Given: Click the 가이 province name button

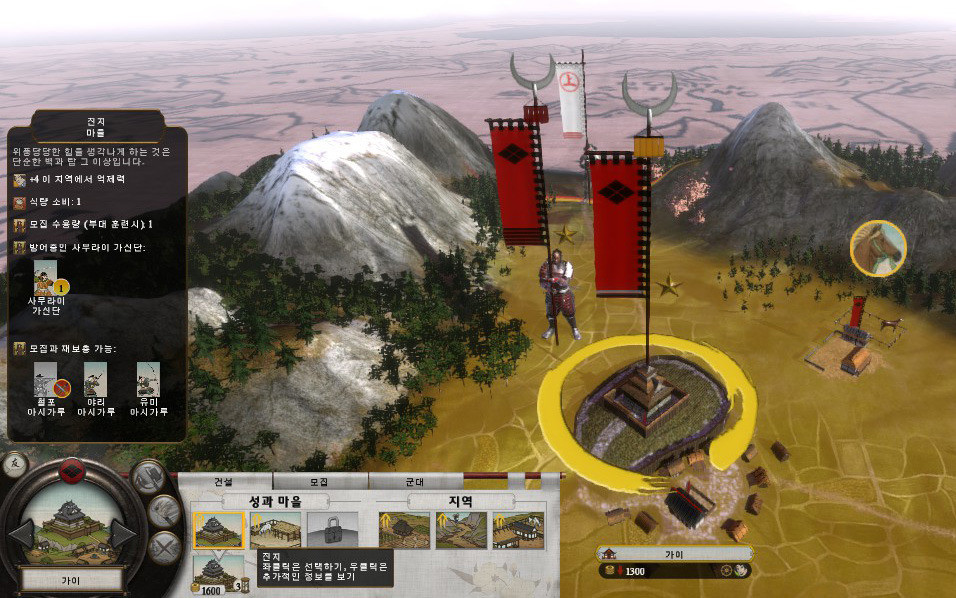Looking at the screenshot, I should point(72,579).
